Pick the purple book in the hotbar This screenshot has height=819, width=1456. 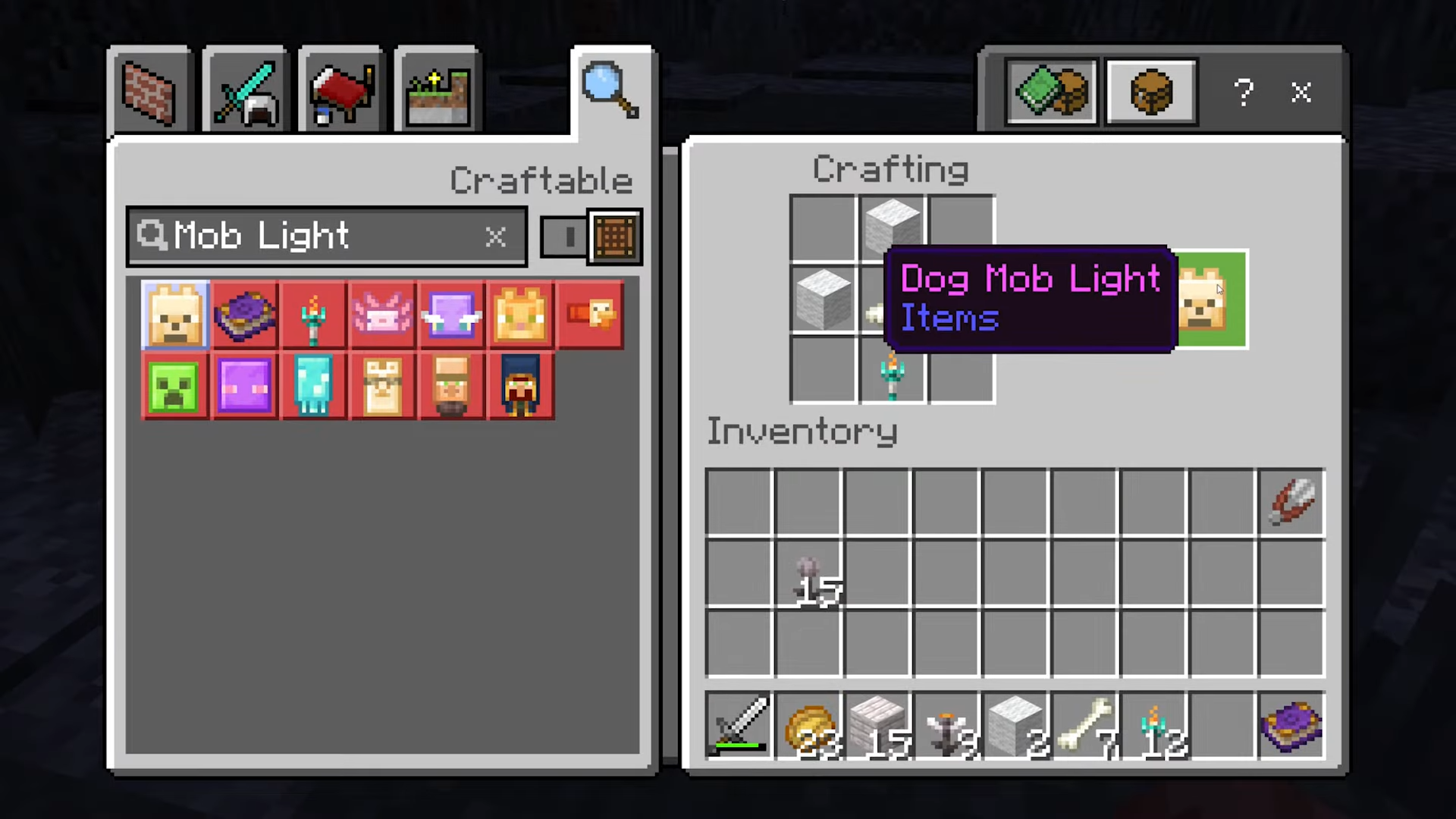tap(1291, 726)
